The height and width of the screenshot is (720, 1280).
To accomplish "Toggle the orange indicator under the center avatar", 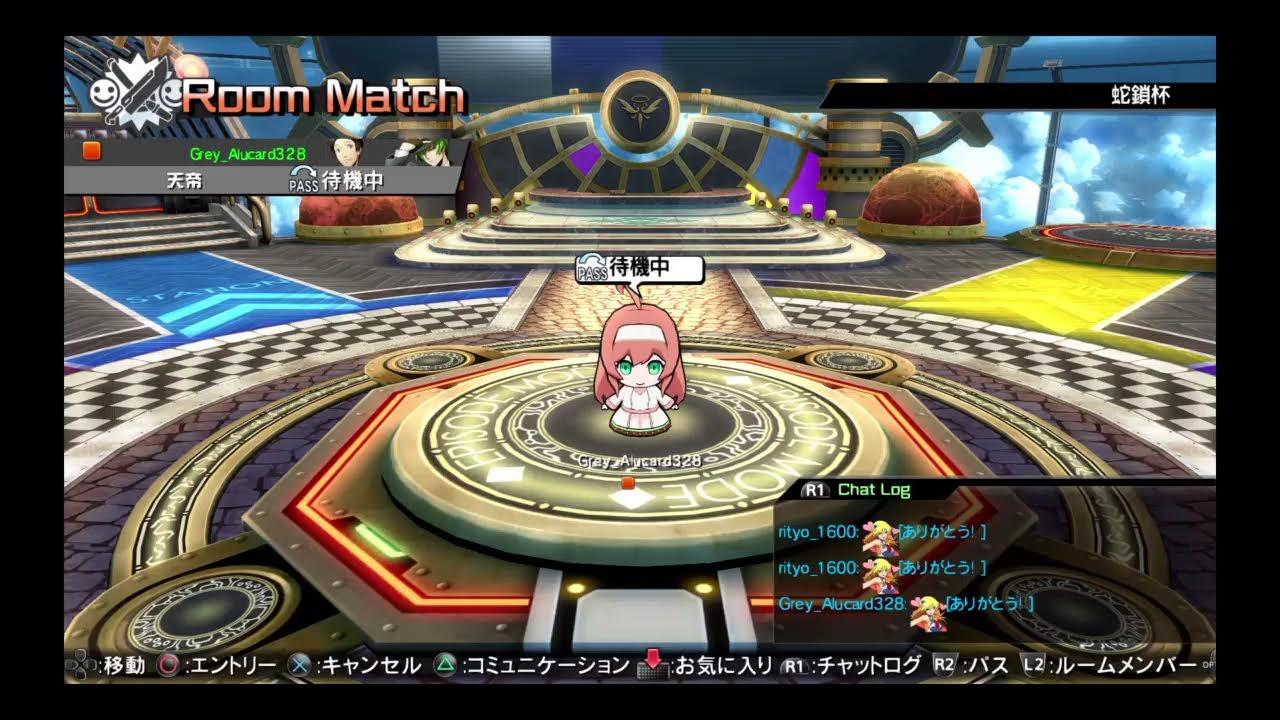I will click(630, 481).
